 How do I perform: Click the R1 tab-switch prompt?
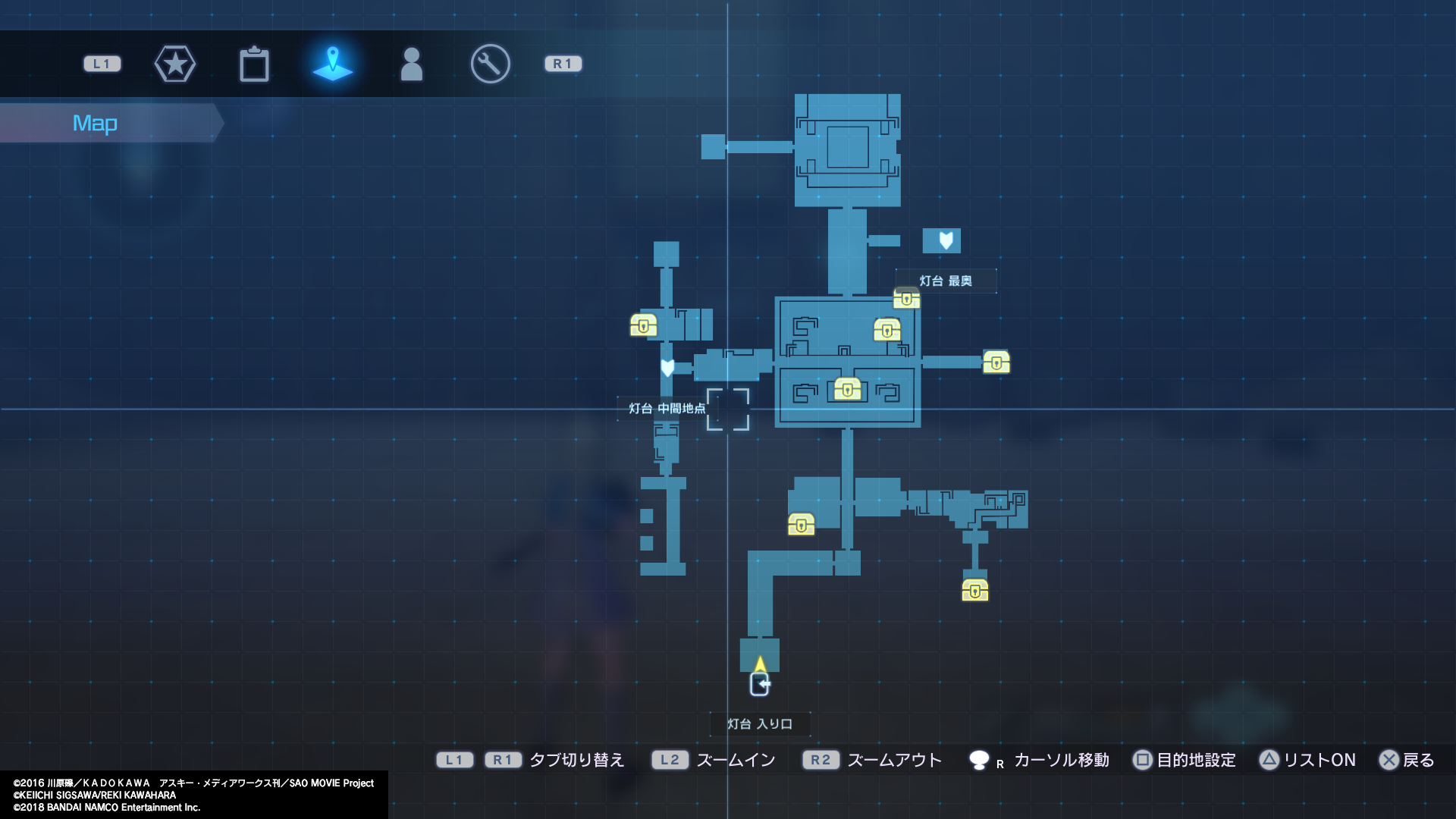tap(504, 760)
